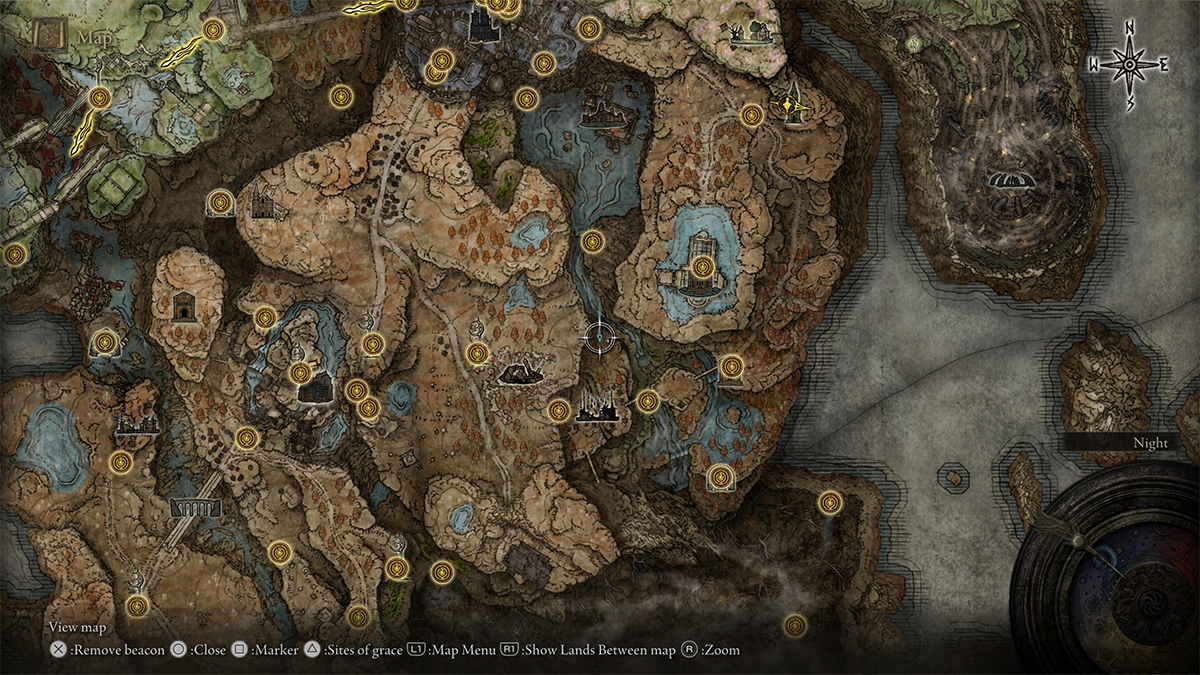Screen dimensions: 1200x675
Task: Select the yellow beacon marker on the tower
Action: (x=791, y=104)
